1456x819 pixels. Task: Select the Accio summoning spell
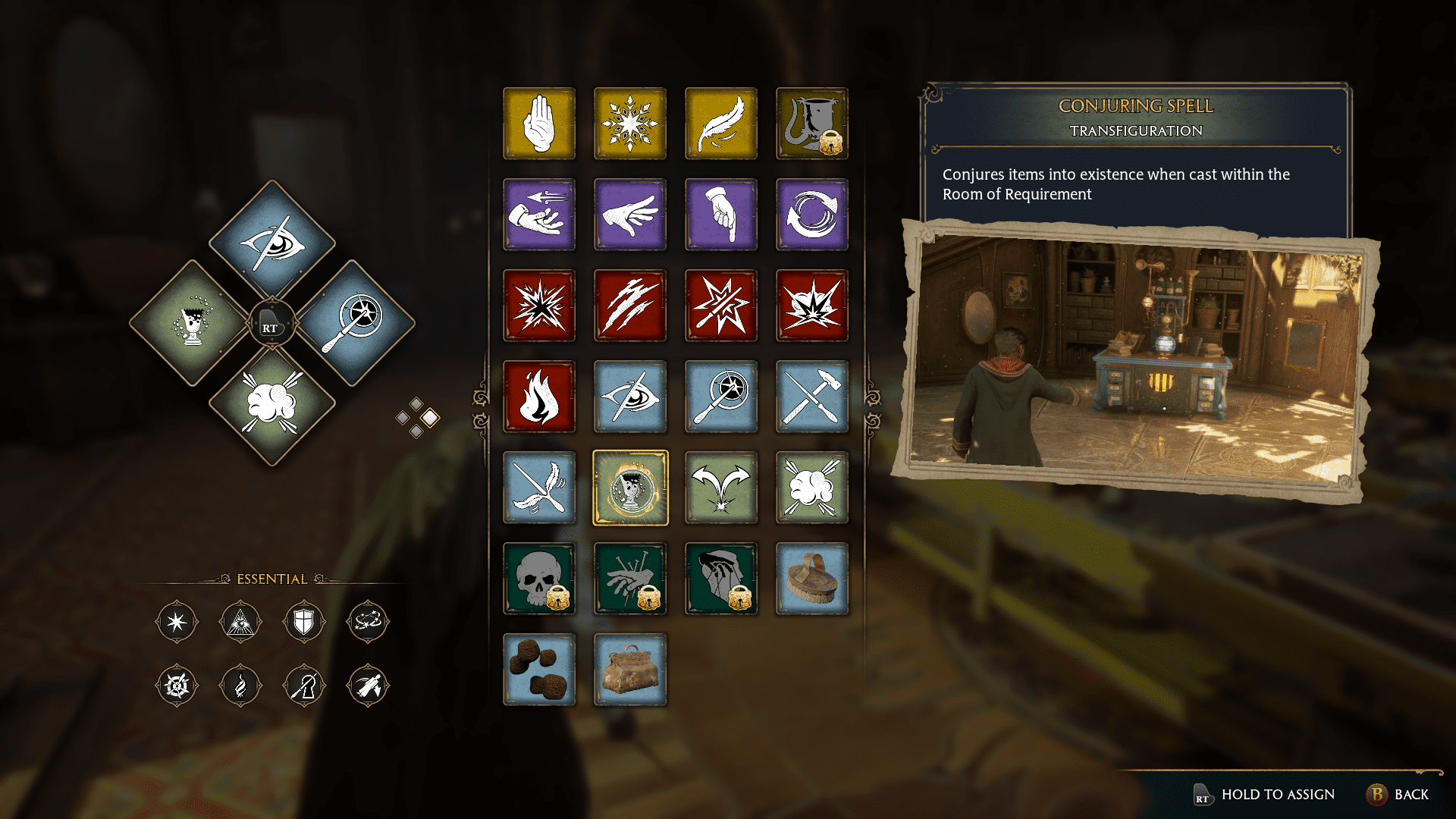(539, 215)
